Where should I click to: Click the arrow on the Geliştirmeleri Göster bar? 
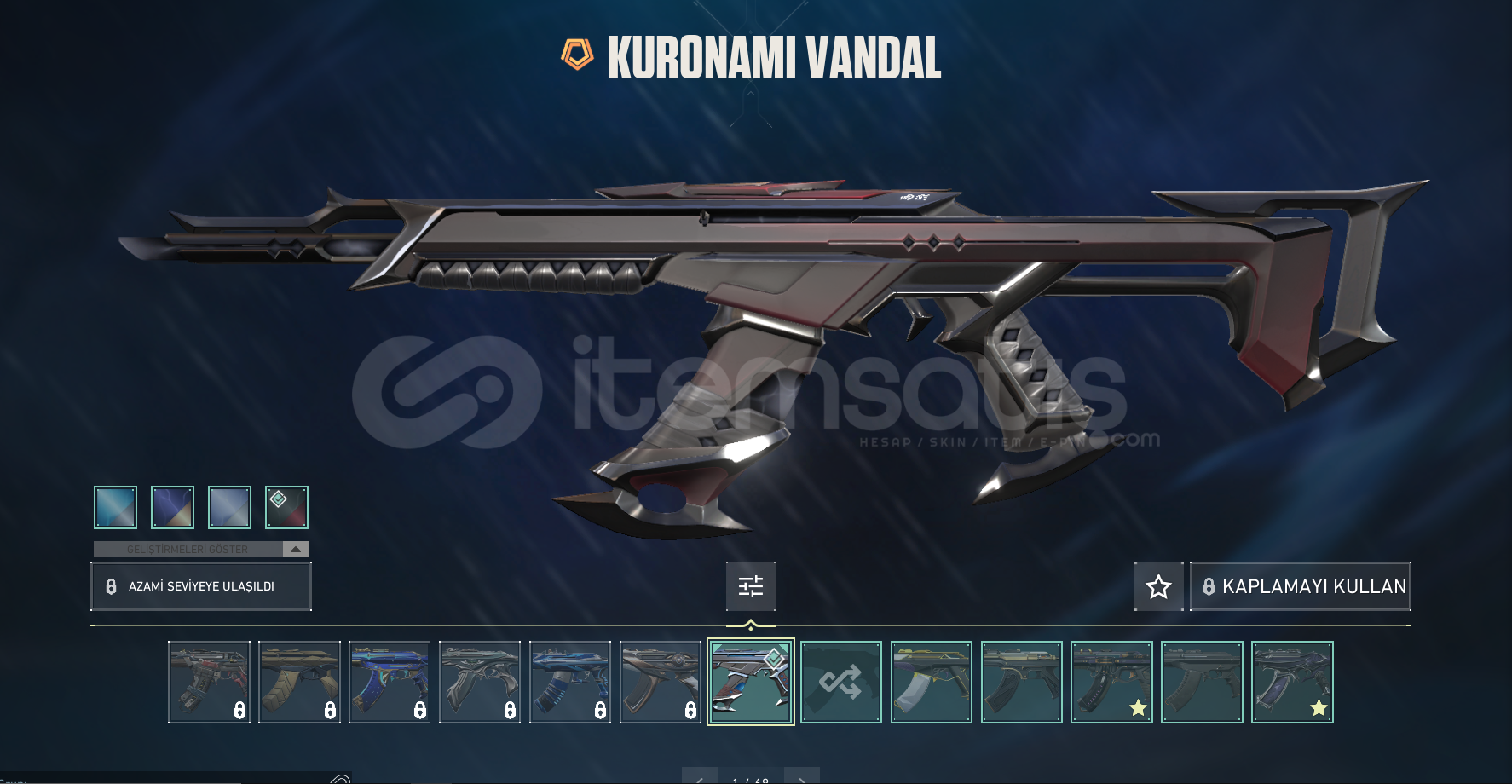[293, 549]
